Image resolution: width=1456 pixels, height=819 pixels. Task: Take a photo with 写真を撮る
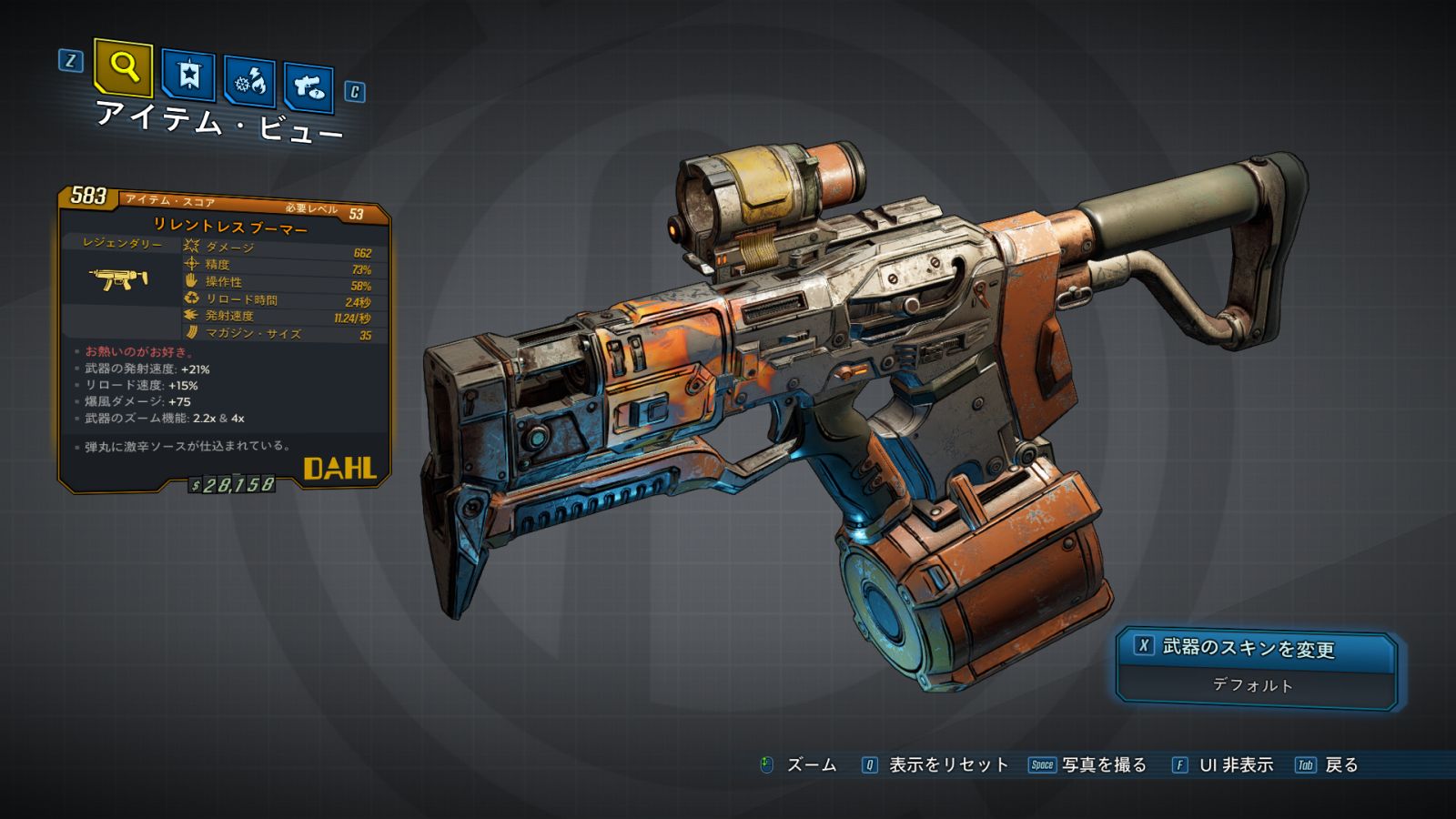[x=1103, y=765]
